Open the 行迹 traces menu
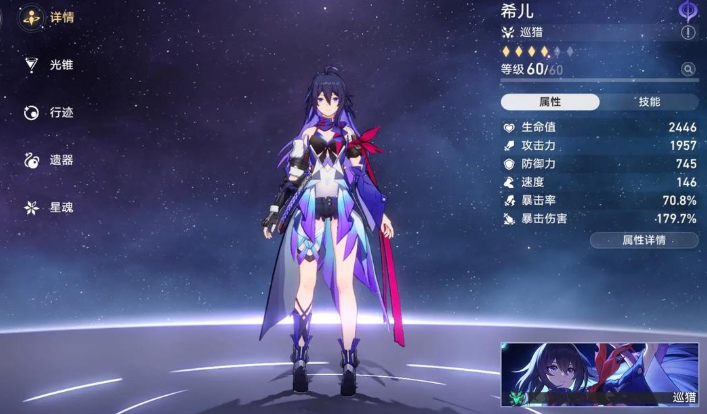 tap(48, 112)
